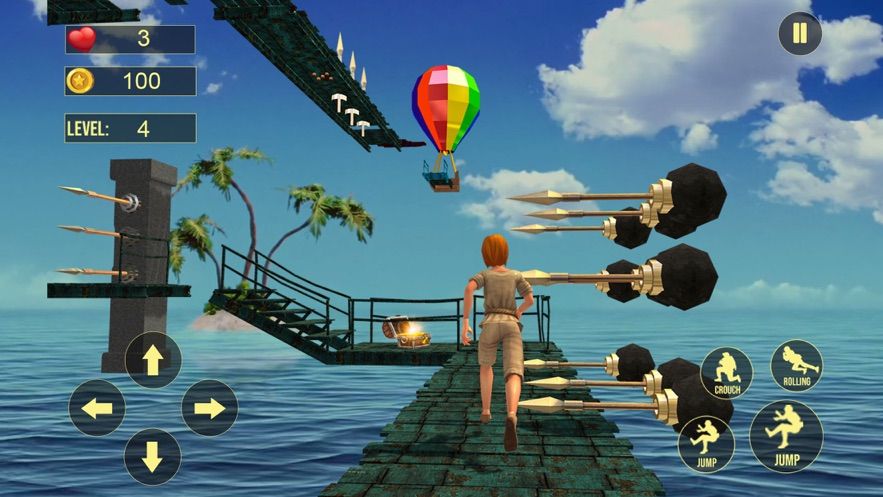Image resolution: width=883 pixels, height=497 pixels.
Task: Tap the down arrow movement button
Action: coord(153,456)
